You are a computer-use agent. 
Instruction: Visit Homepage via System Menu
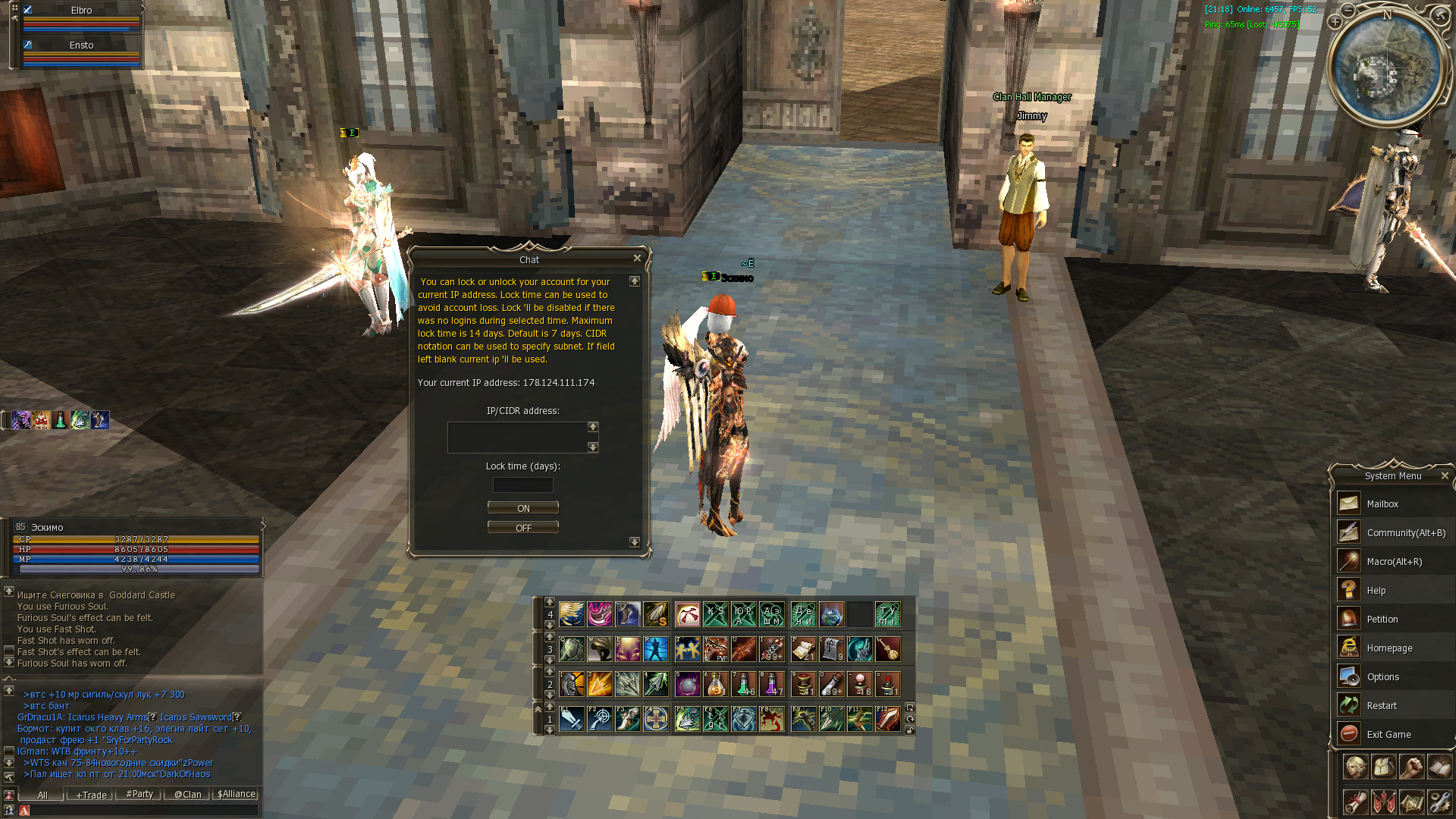pos(1389,648)
